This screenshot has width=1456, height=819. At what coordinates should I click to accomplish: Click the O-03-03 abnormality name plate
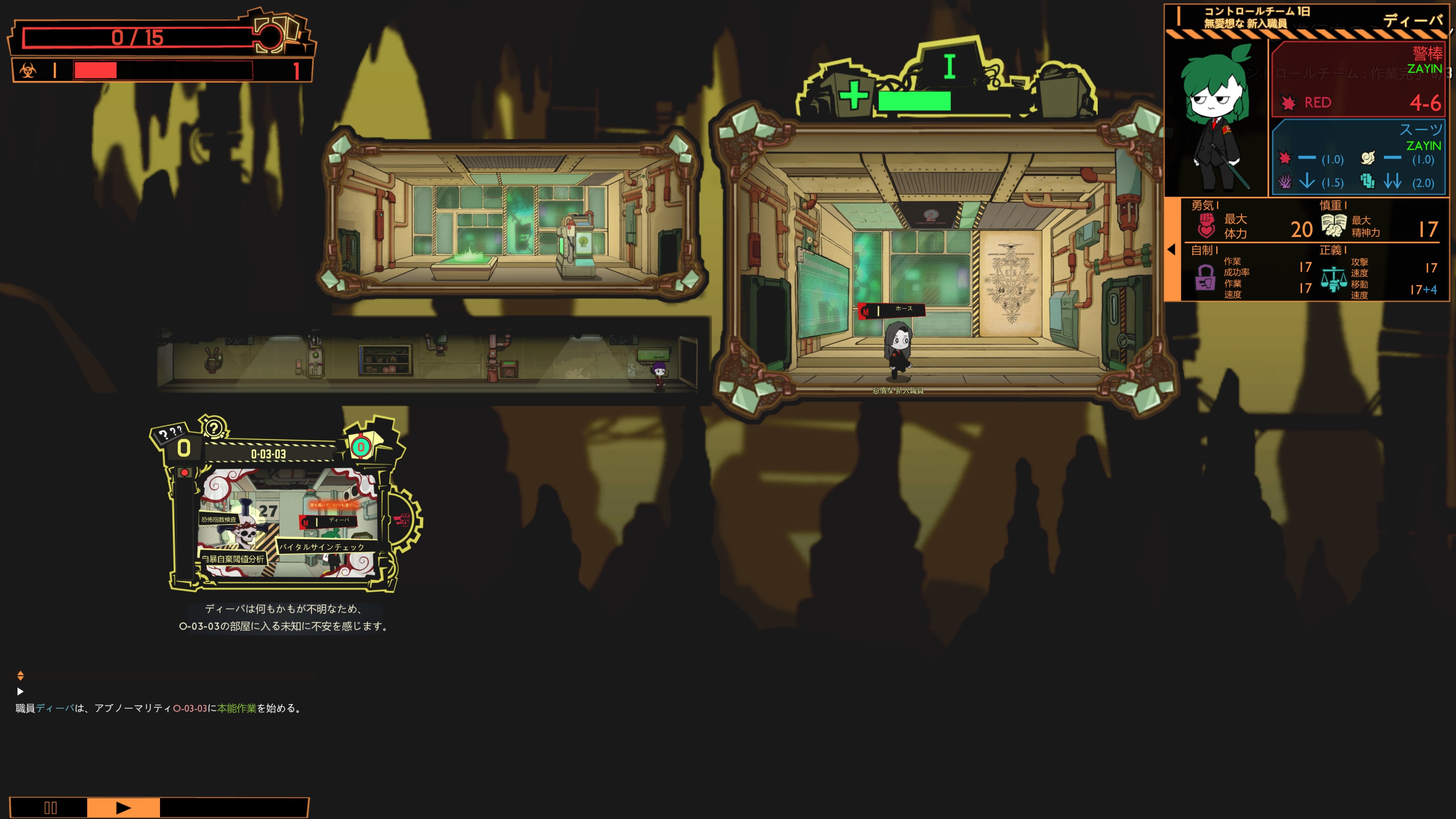point(269,454)
